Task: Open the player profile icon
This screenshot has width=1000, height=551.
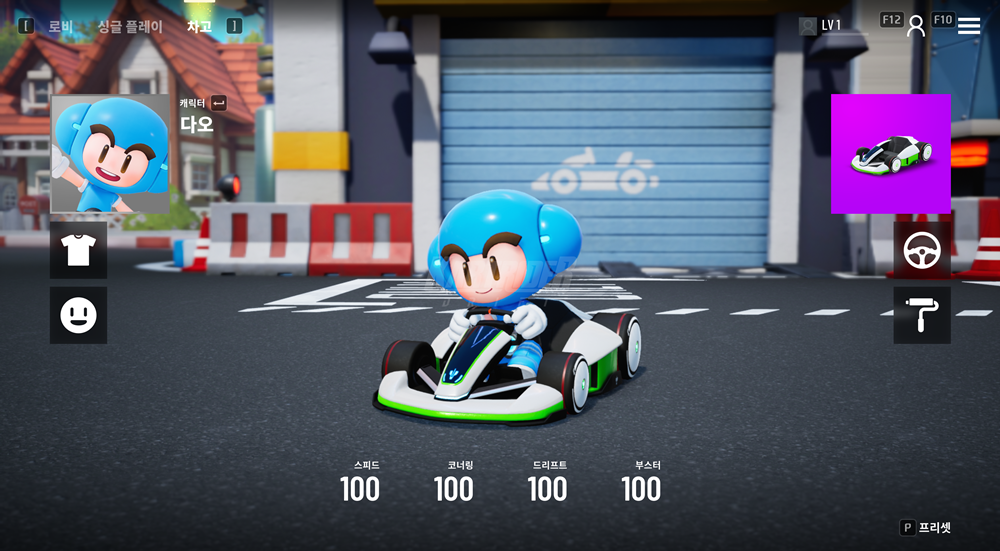Action: point(916,26)
